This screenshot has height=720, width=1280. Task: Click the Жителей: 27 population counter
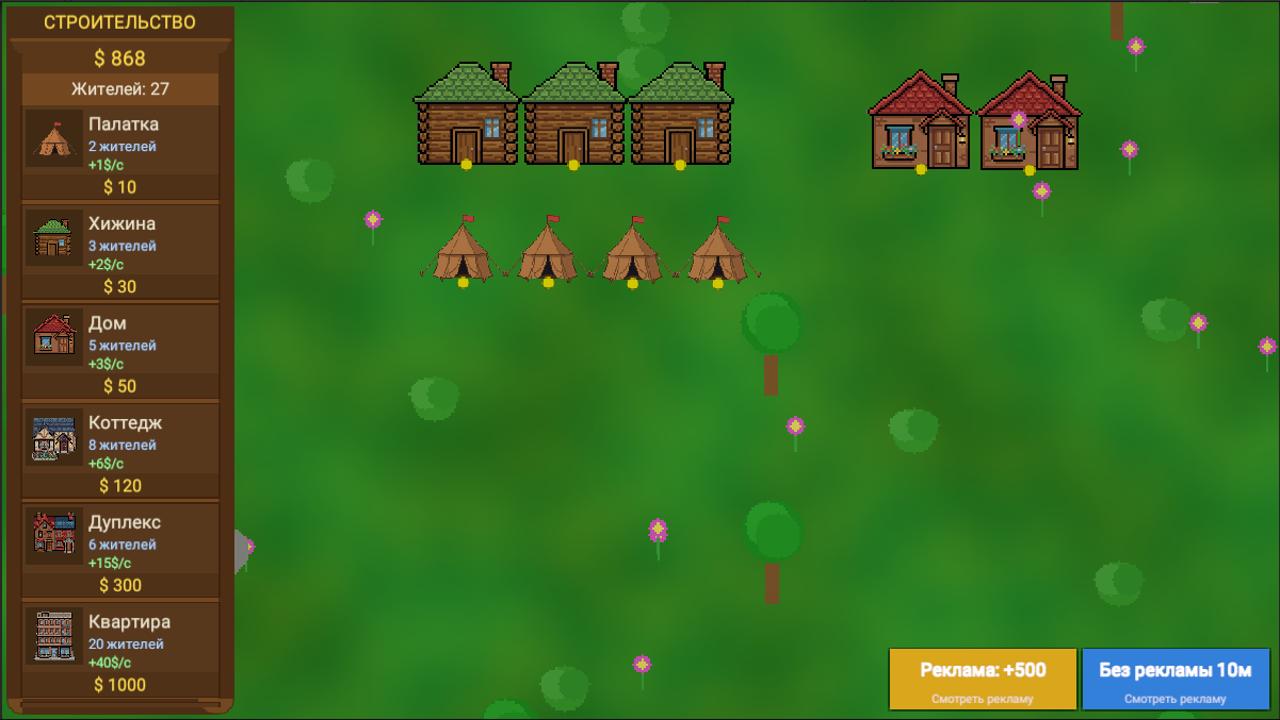coord(120,88)
